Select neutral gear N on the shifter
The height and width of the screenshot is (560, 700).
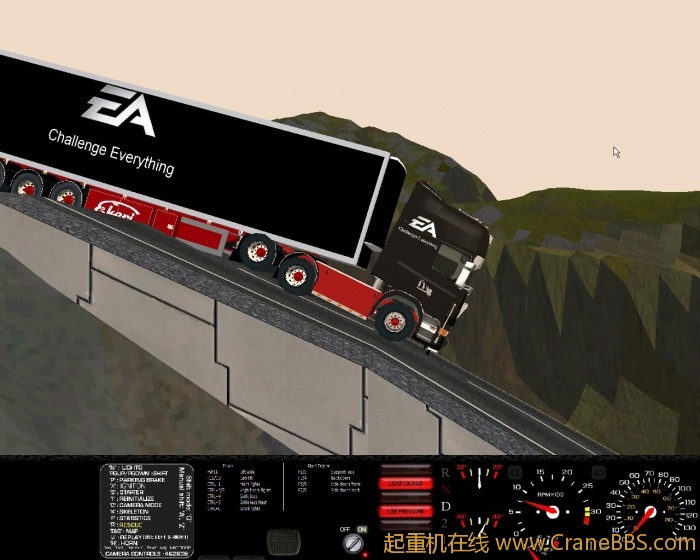(x=445, y=489)
